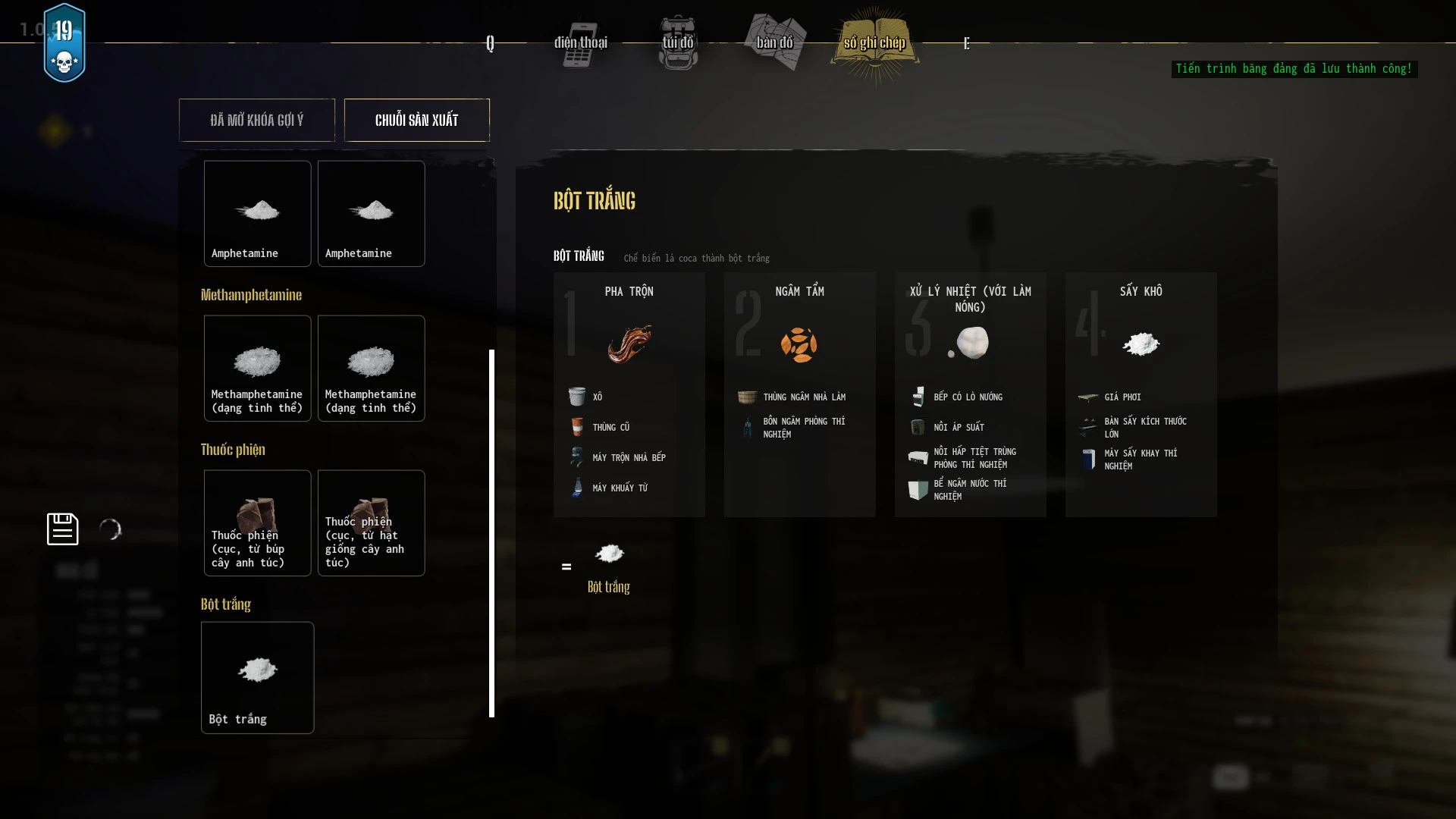Click the floppy disk save icon
The width and height of the screenshot is (1456, 819).
(x=62, y=529)
